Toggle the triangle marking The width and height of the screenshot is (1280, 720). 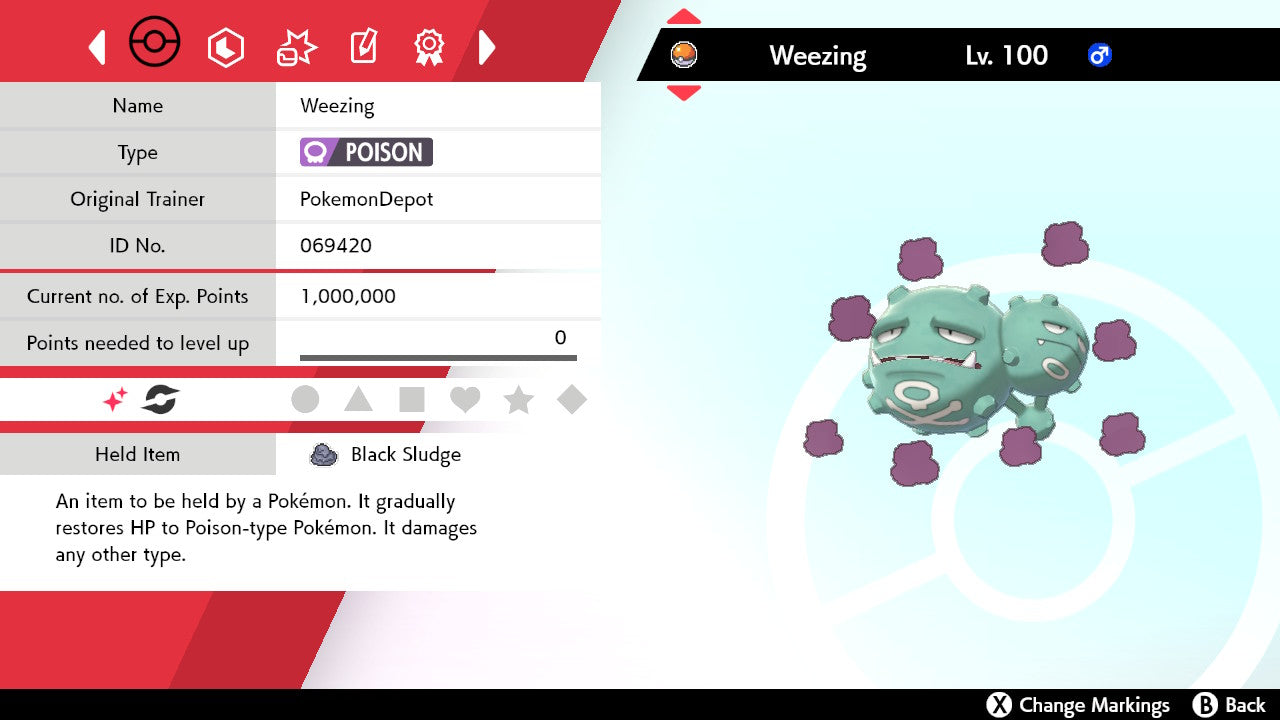tap(358, 400)
